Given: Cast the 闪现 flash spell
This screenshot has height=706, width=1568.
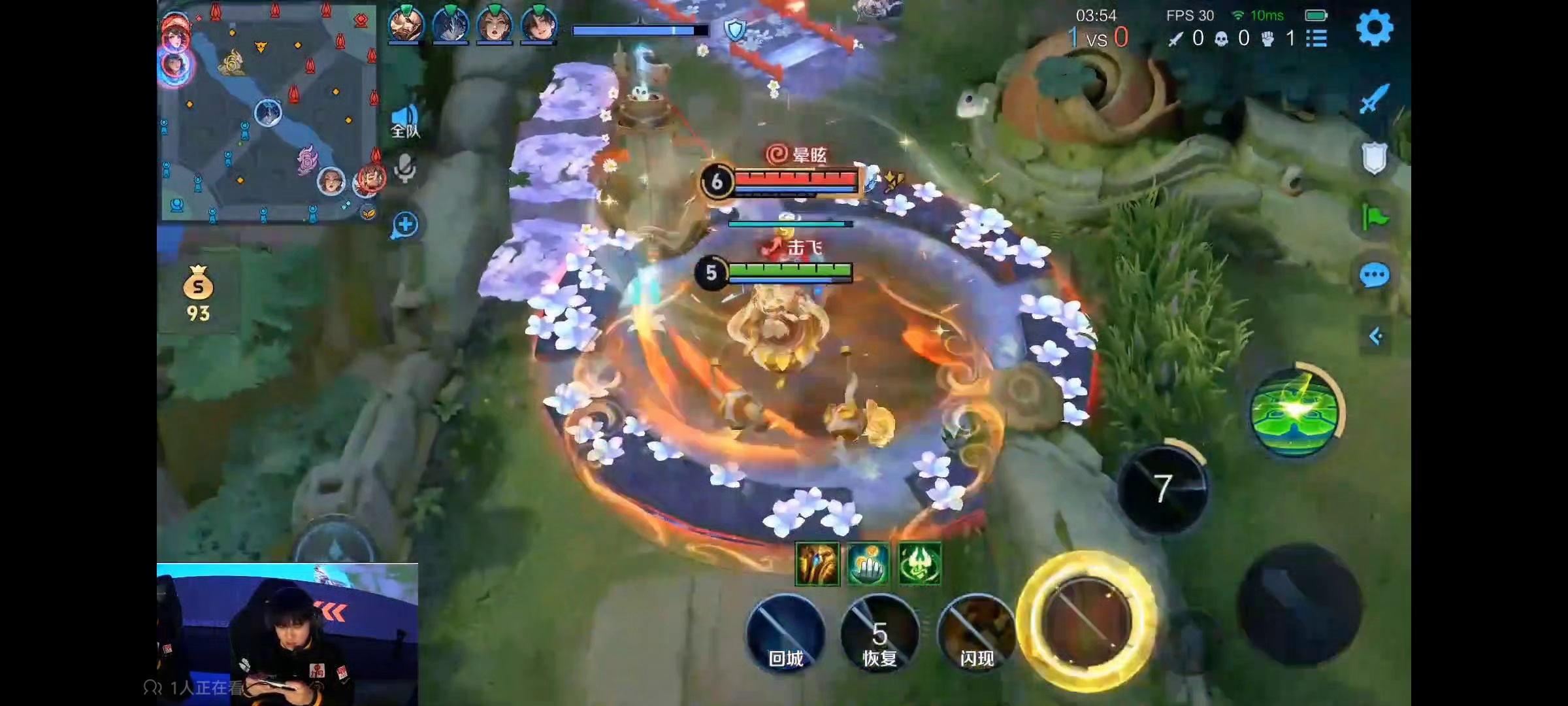Looking at the screenshot, I should click(976, 633).
